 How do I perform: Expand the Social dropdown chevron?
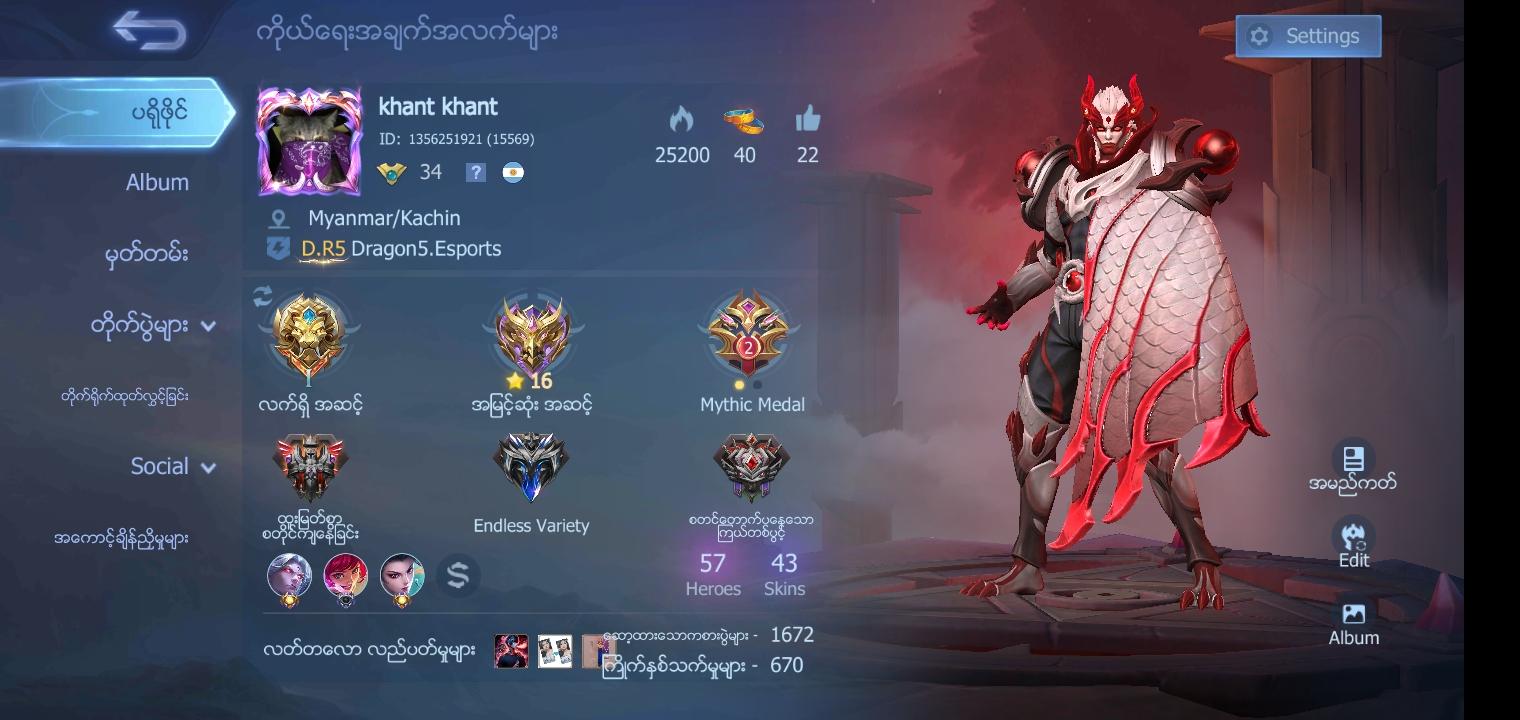pos(207,466)
